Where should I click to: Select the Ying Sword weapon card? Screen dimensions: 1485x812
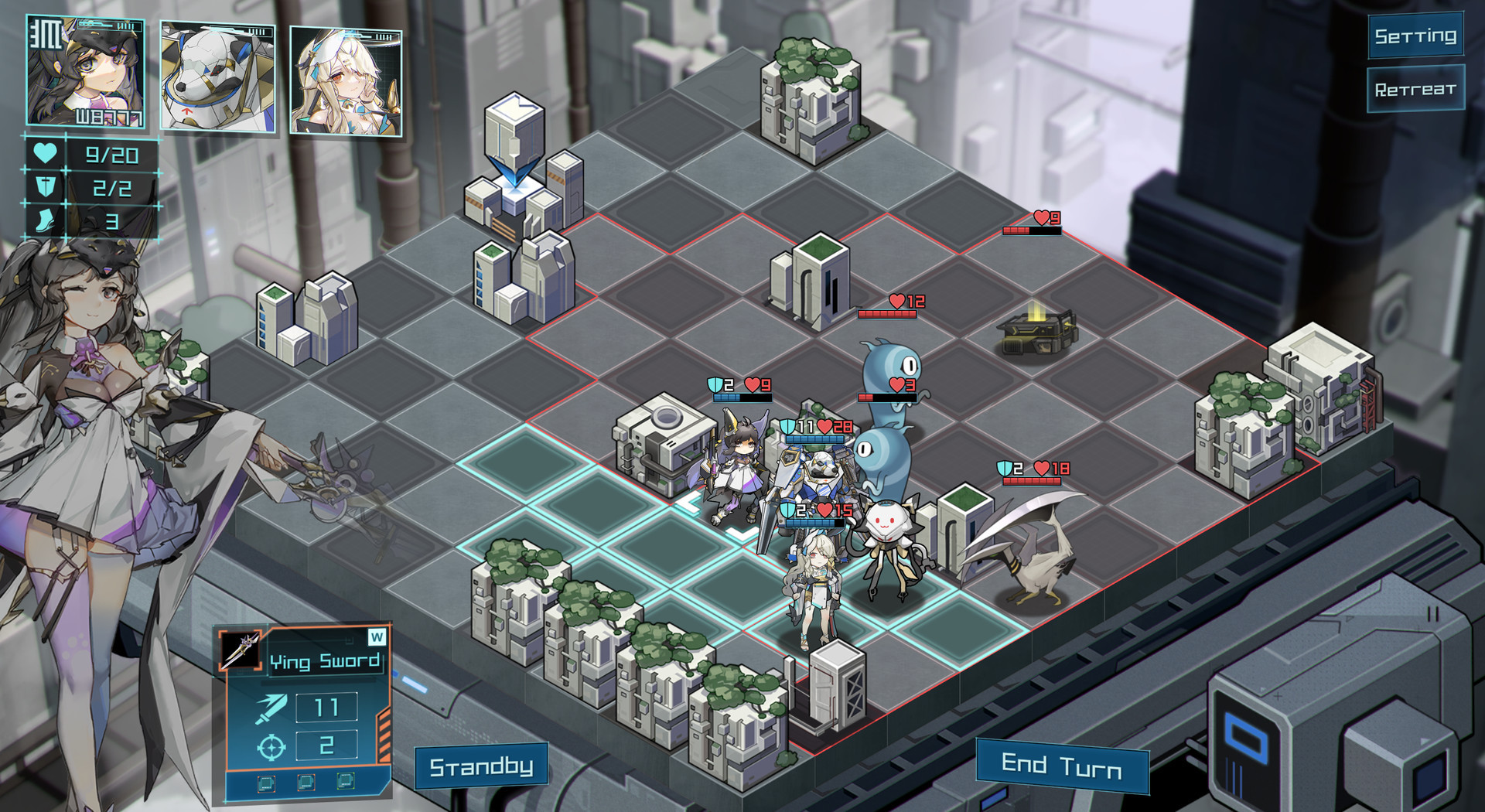click(306, 711)
